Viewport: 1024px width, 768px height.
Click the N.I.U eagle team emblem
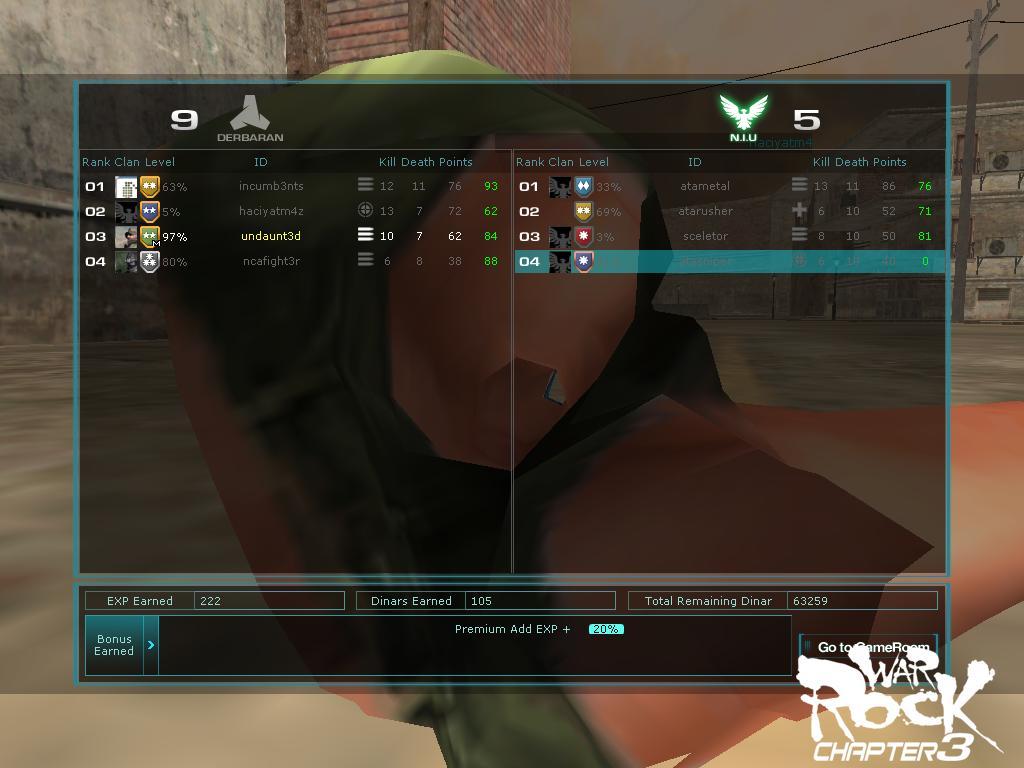point(743,113)
